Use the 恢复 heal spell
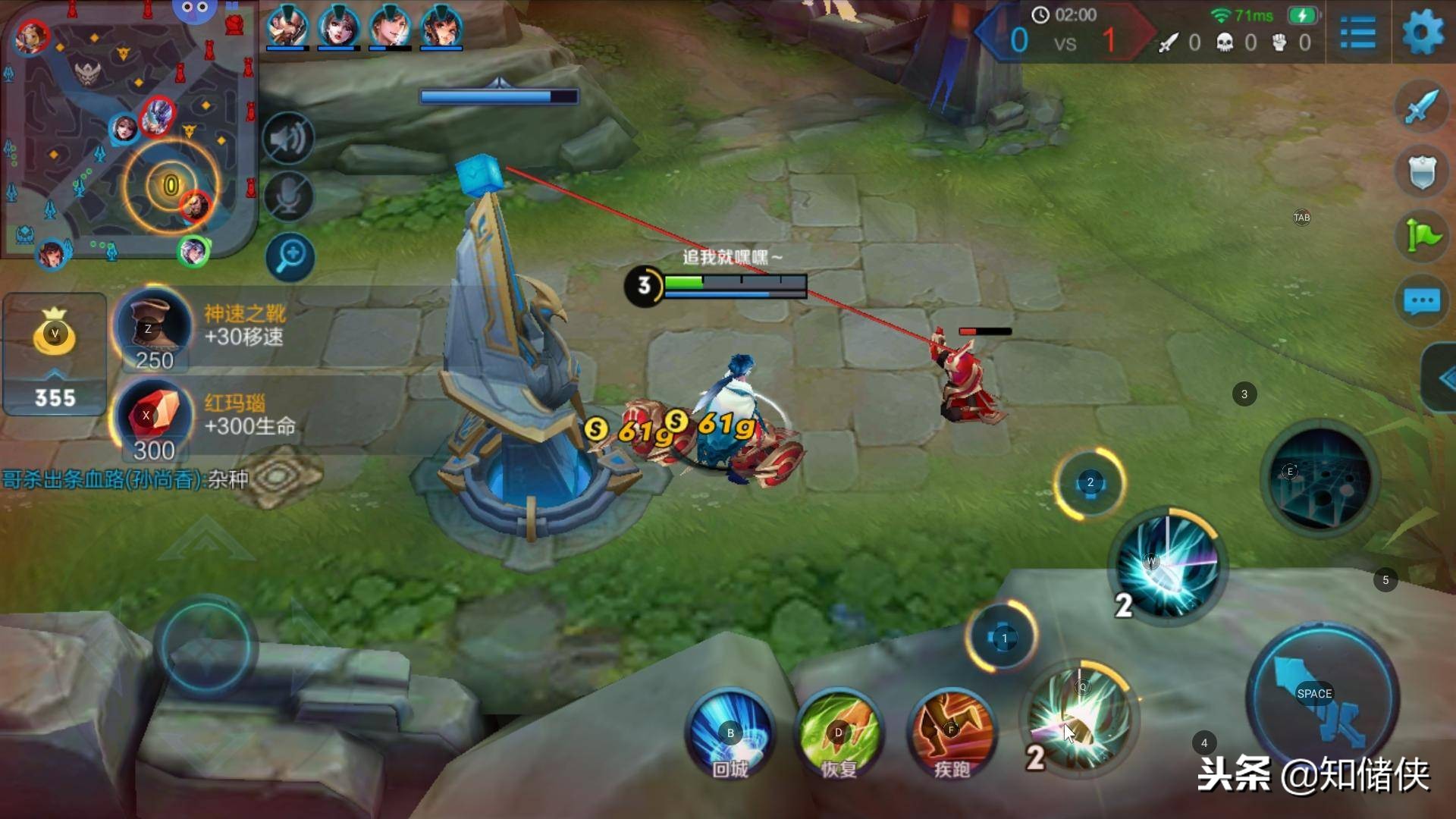The image size is (1456, 819). click(839, 734)
